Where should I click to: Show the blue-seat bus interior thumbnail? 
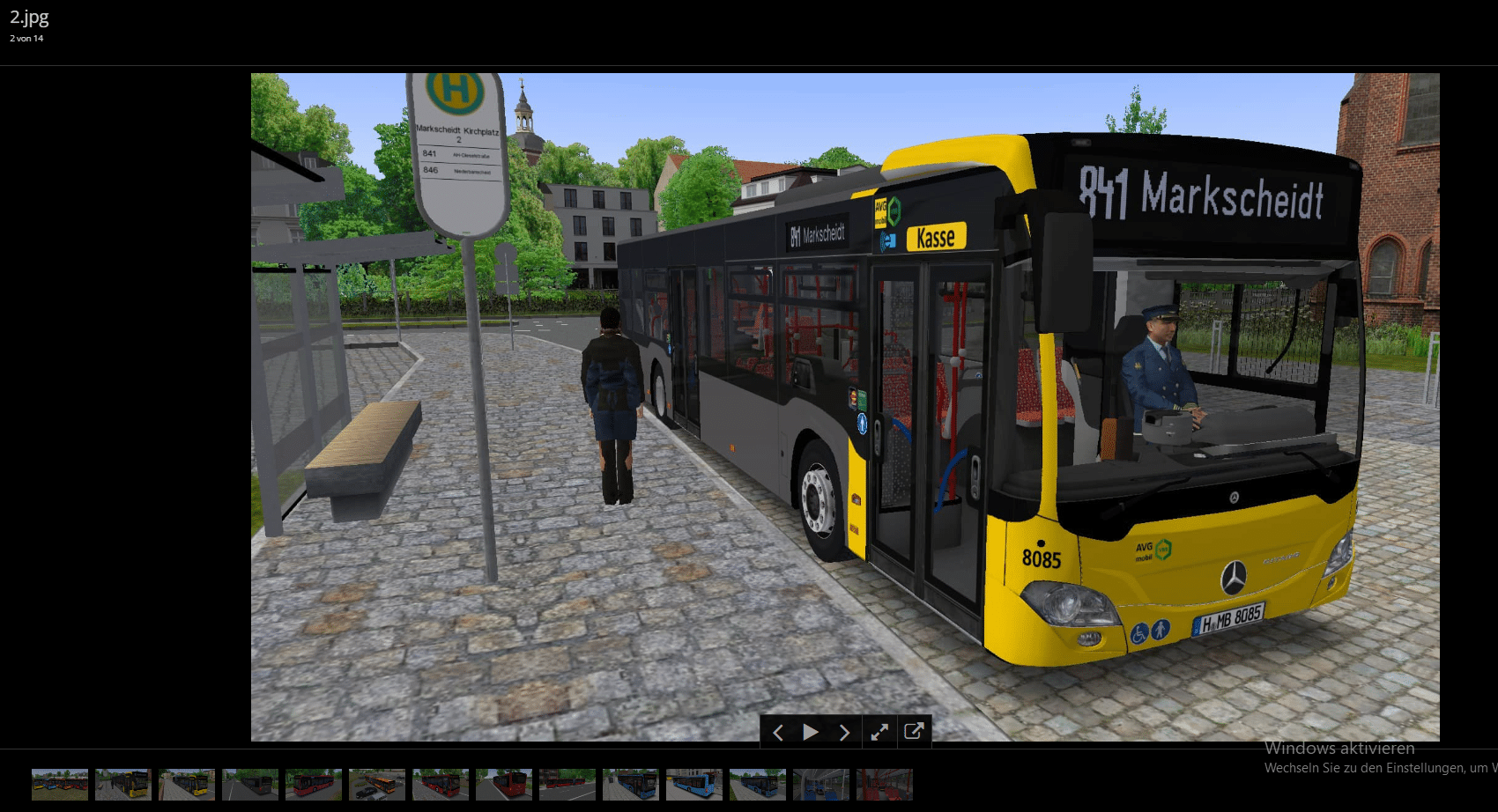[x=821, y=784]
